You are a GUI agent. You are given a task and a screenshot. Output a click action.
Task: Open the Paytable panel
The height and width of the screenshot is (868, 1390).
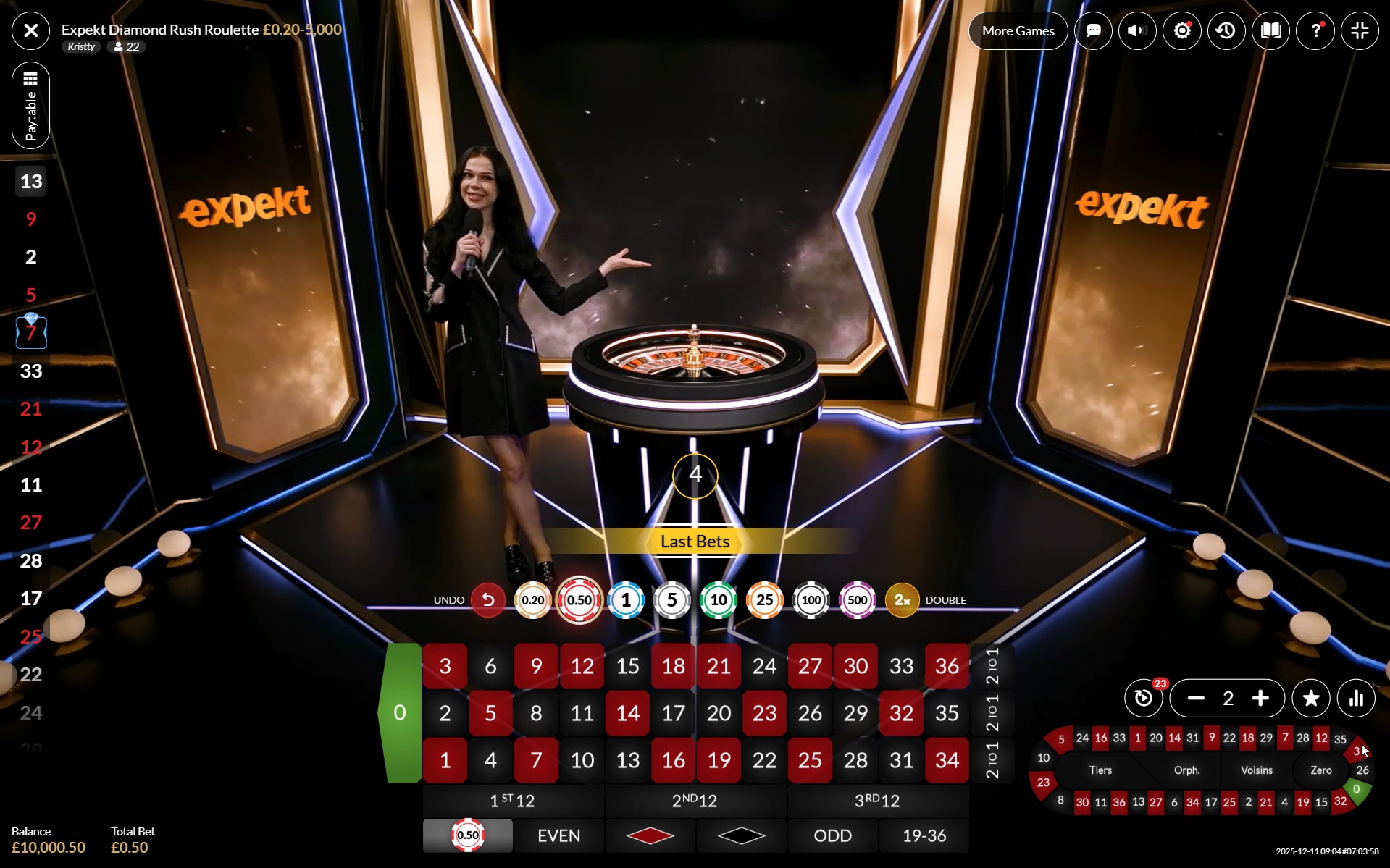(x=31, y=106)
